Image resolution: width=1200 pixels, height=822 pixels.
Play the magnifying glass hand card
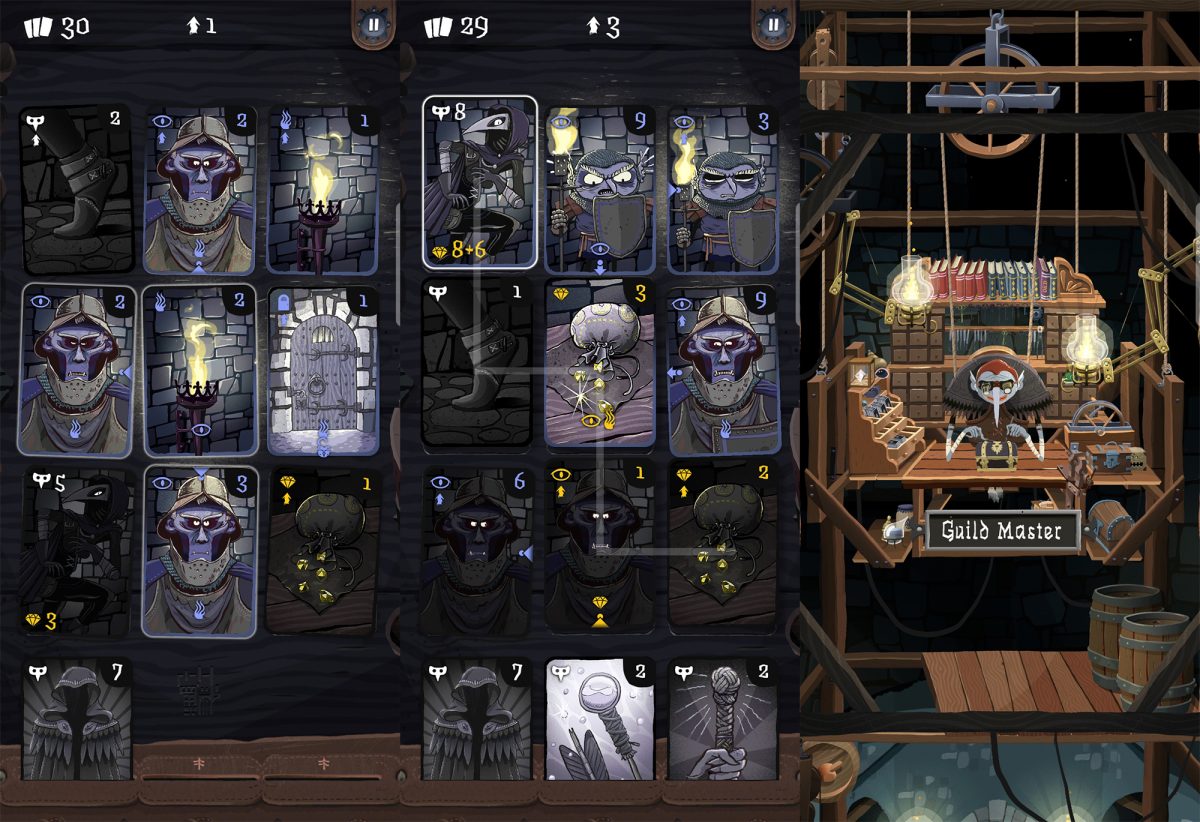pyautogui.click(x=600, y=720)
